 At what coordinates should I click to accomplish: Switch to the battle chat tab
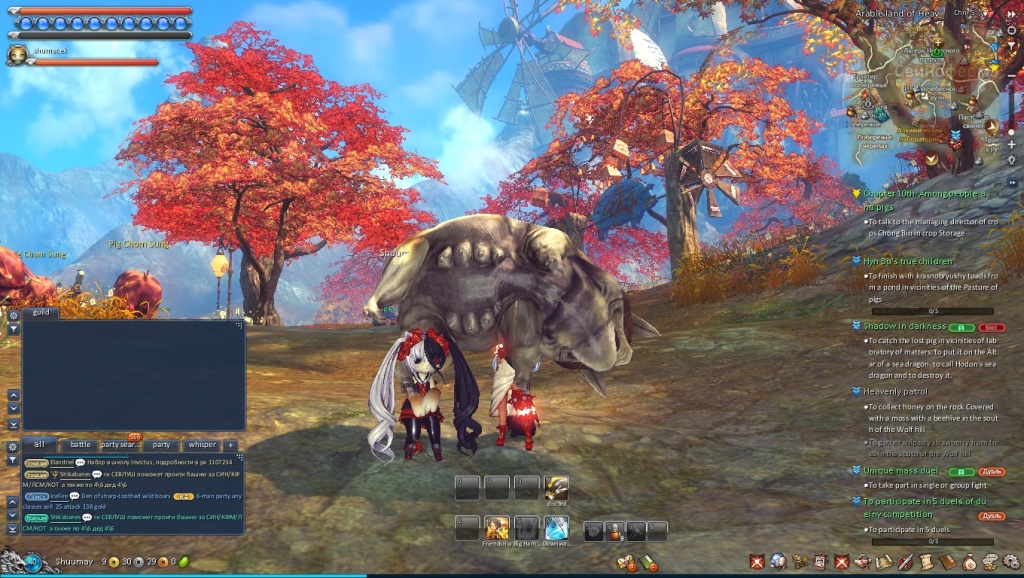click(80, 445)
